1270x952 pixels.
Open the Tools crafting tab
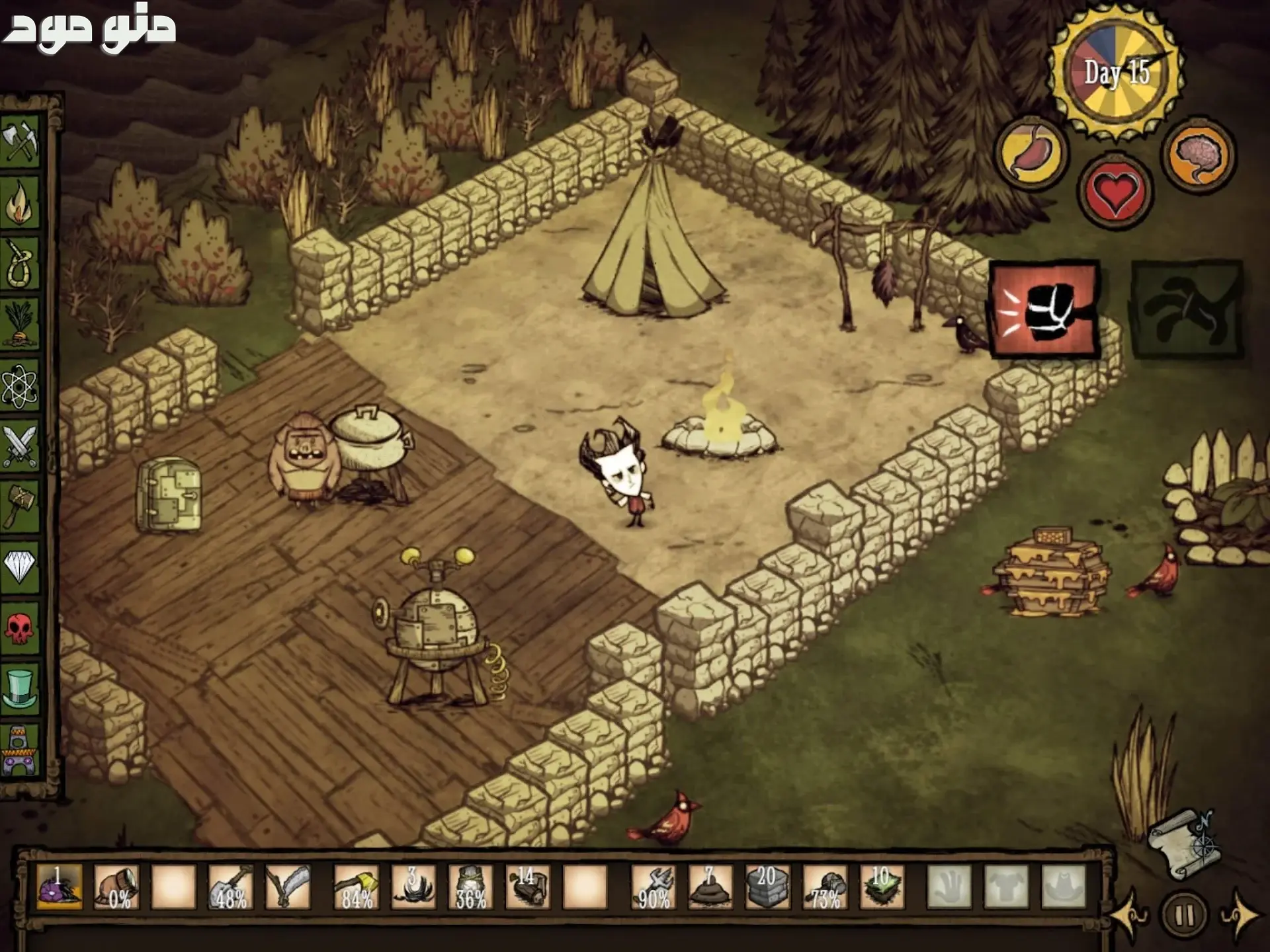click(x=20, y=140)
